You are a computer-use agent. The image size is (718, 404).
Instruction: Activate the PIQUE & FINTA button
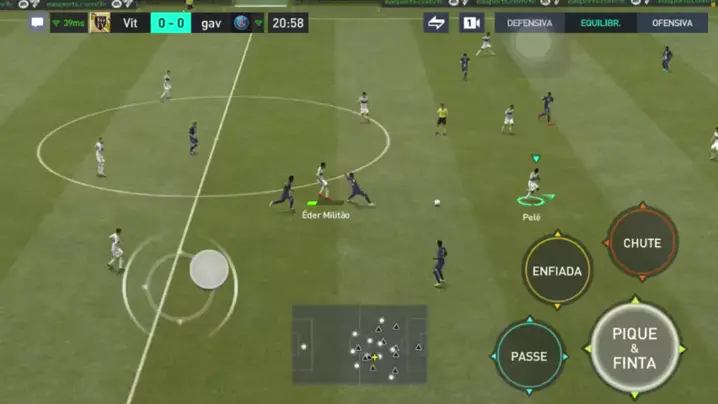coord(634,348)
